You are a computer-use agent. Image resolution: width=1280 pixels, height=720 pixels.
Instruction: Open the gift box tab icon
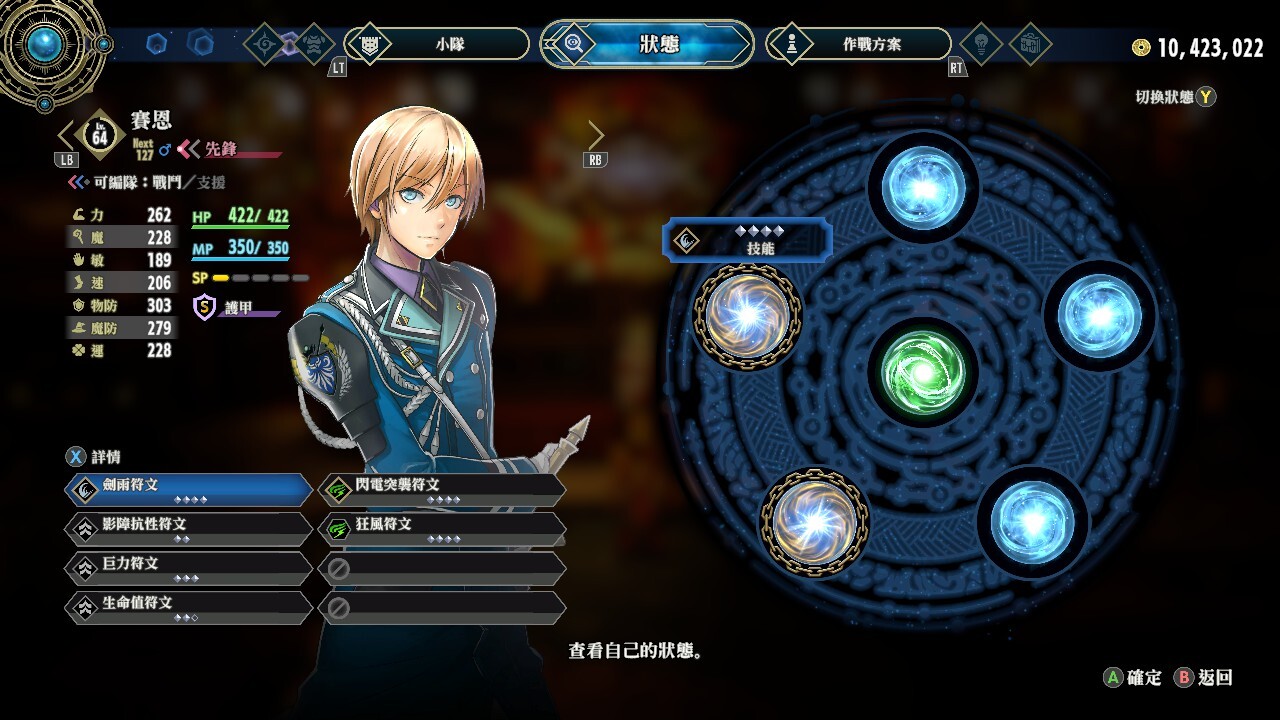tap(1030, 44)
